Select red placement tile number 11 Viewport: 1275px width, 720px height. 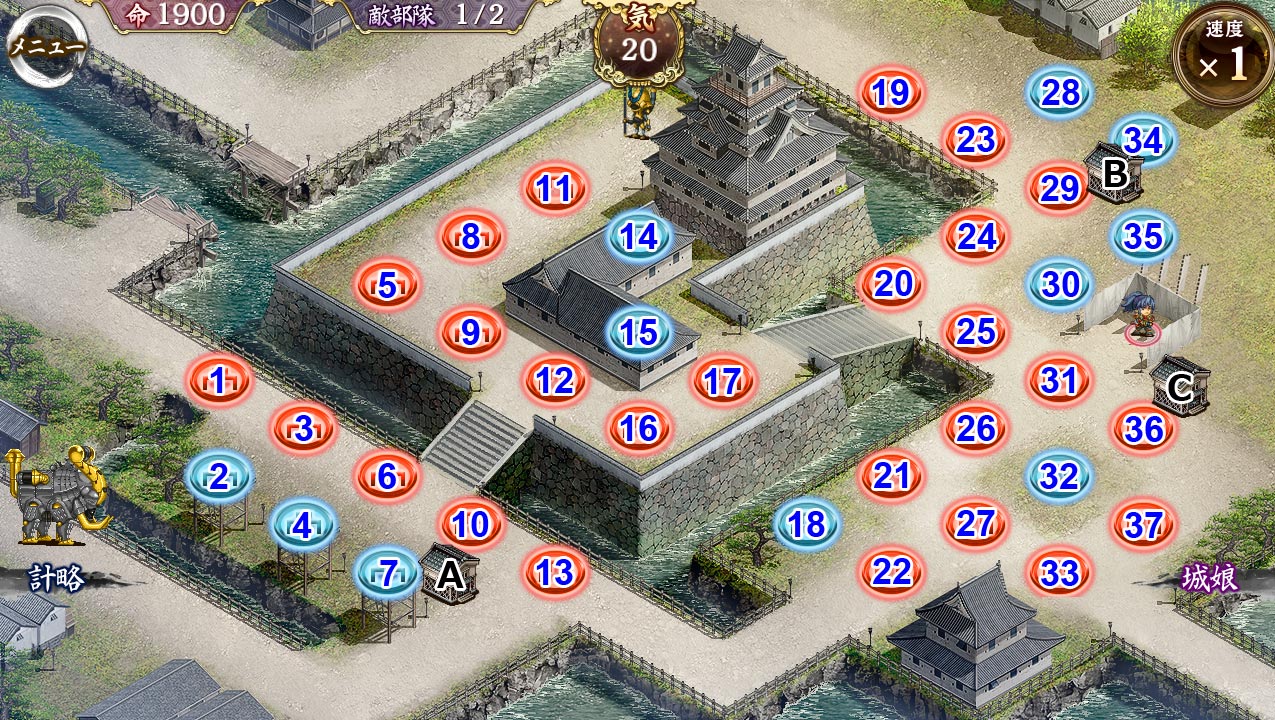point(554,188)
